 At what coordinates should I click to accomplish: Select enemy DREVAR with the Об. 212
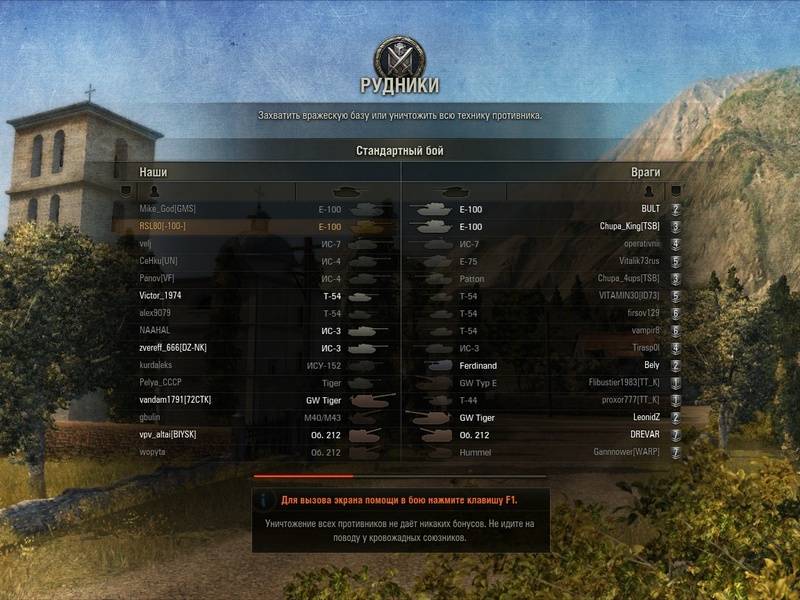[x=640, y=435]
